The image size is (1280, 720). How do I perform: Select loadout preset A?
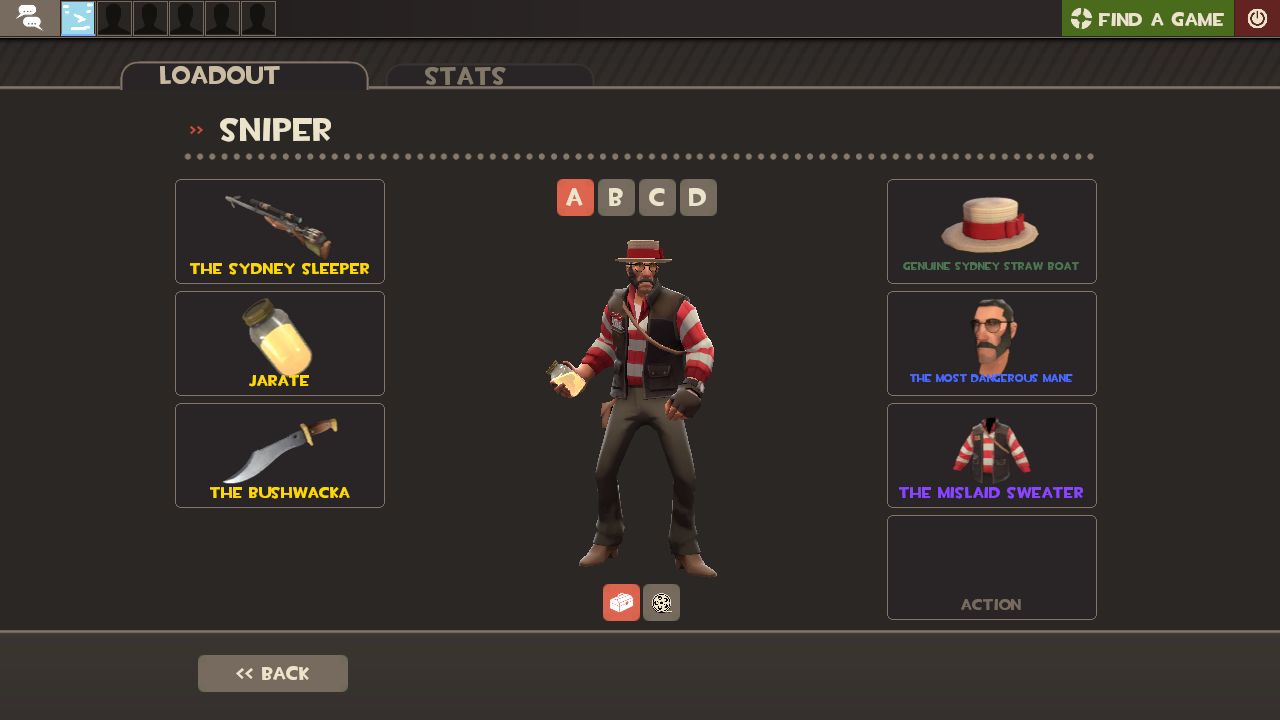(575, 197)
